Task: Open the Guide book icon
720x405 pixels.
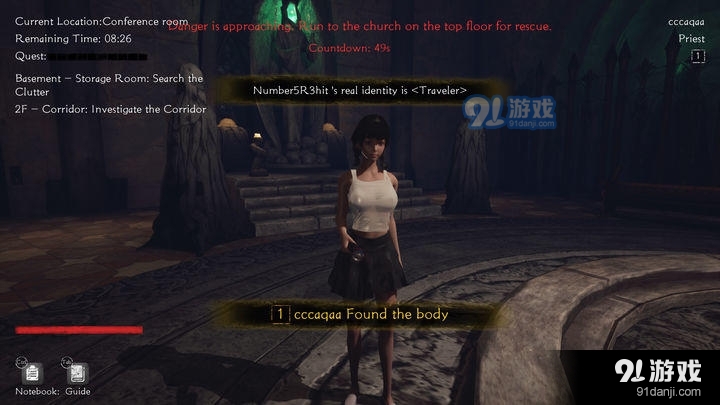Action: click(78, 373)
